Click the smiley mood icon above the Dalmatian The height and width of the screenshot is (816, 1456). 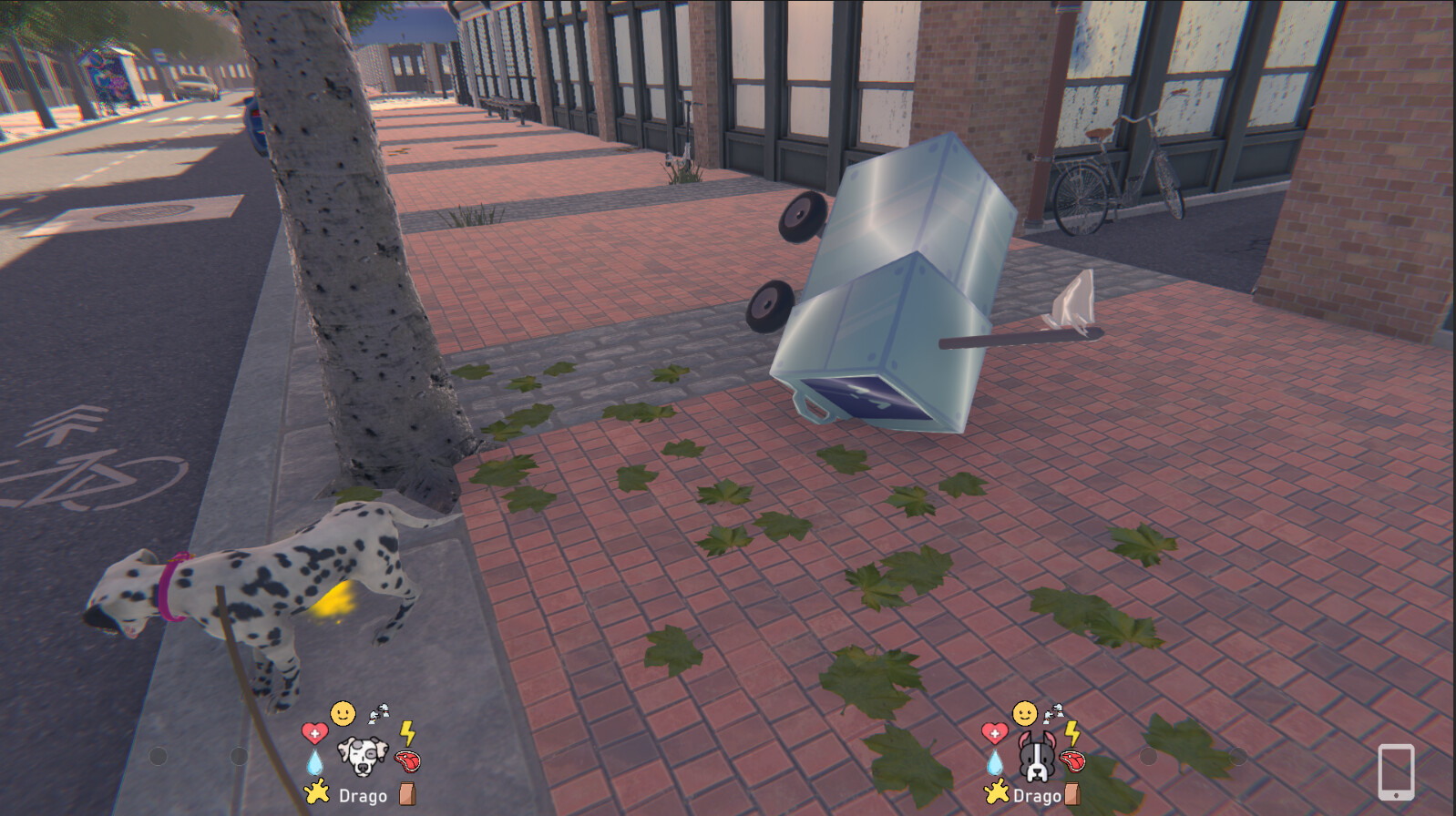click(x=343, y=713)
